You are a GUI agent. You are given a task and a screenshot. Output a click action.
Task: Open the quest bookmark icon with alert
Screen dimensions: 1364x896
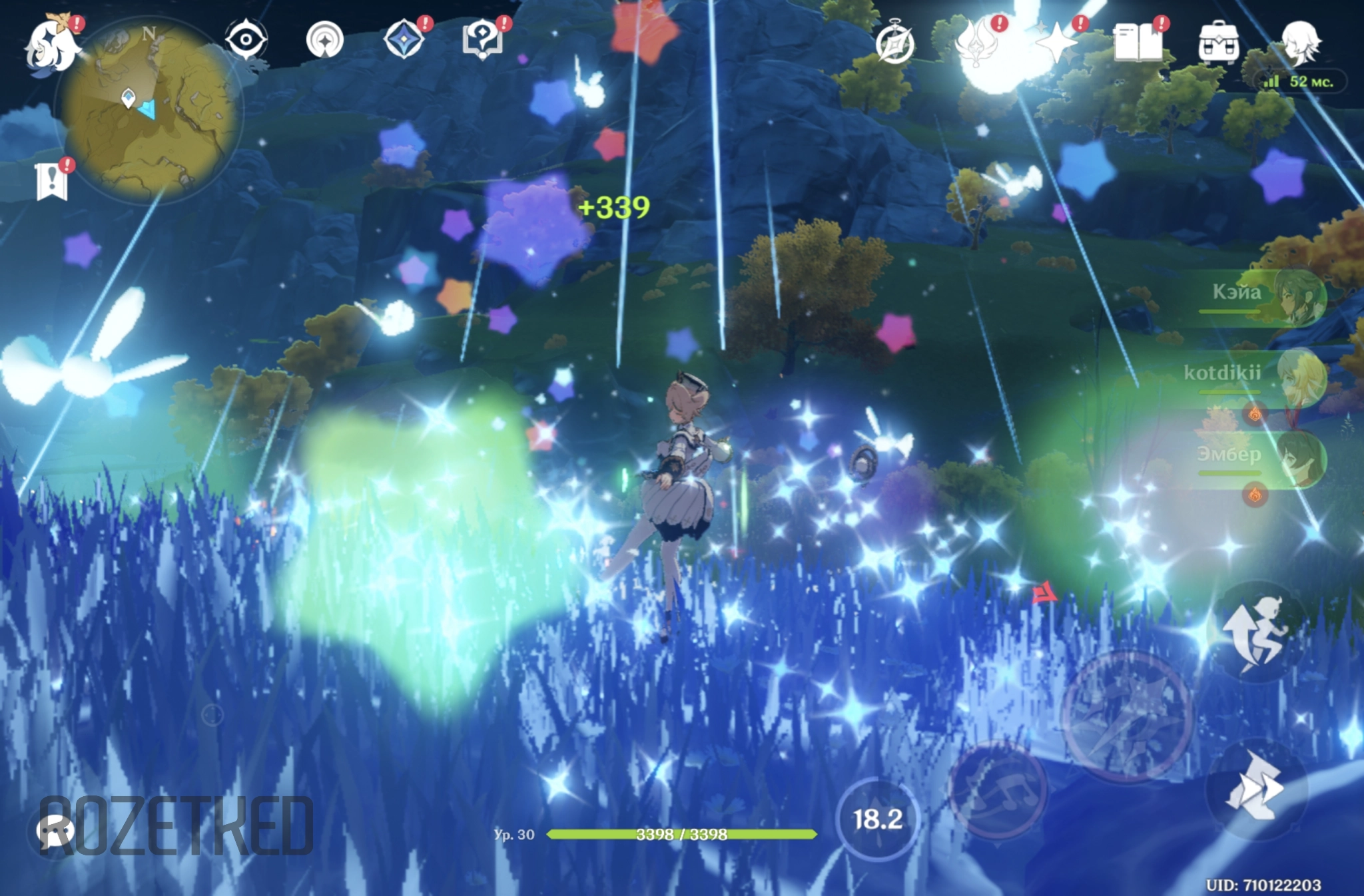point(52,180)
